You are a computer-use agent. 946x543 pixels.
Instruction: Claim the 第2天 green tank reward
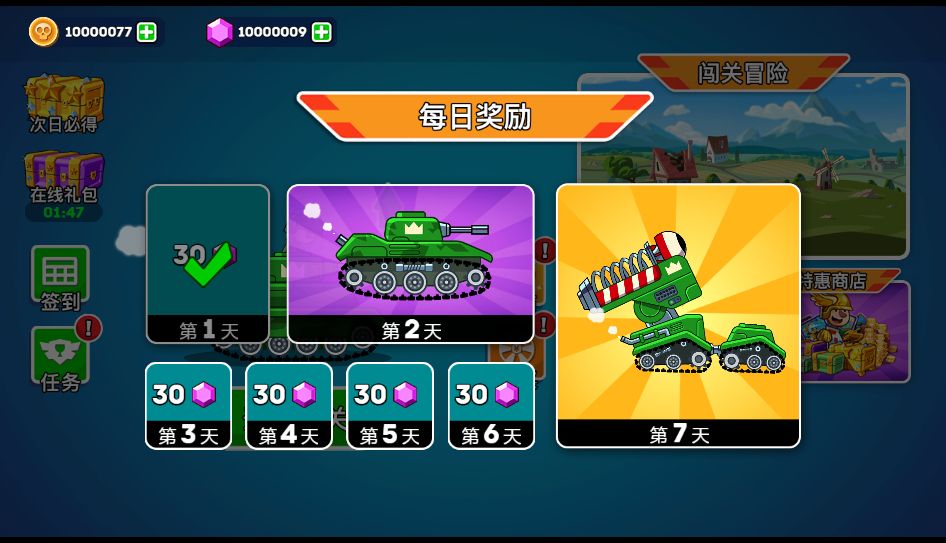(x=410, y=263)
